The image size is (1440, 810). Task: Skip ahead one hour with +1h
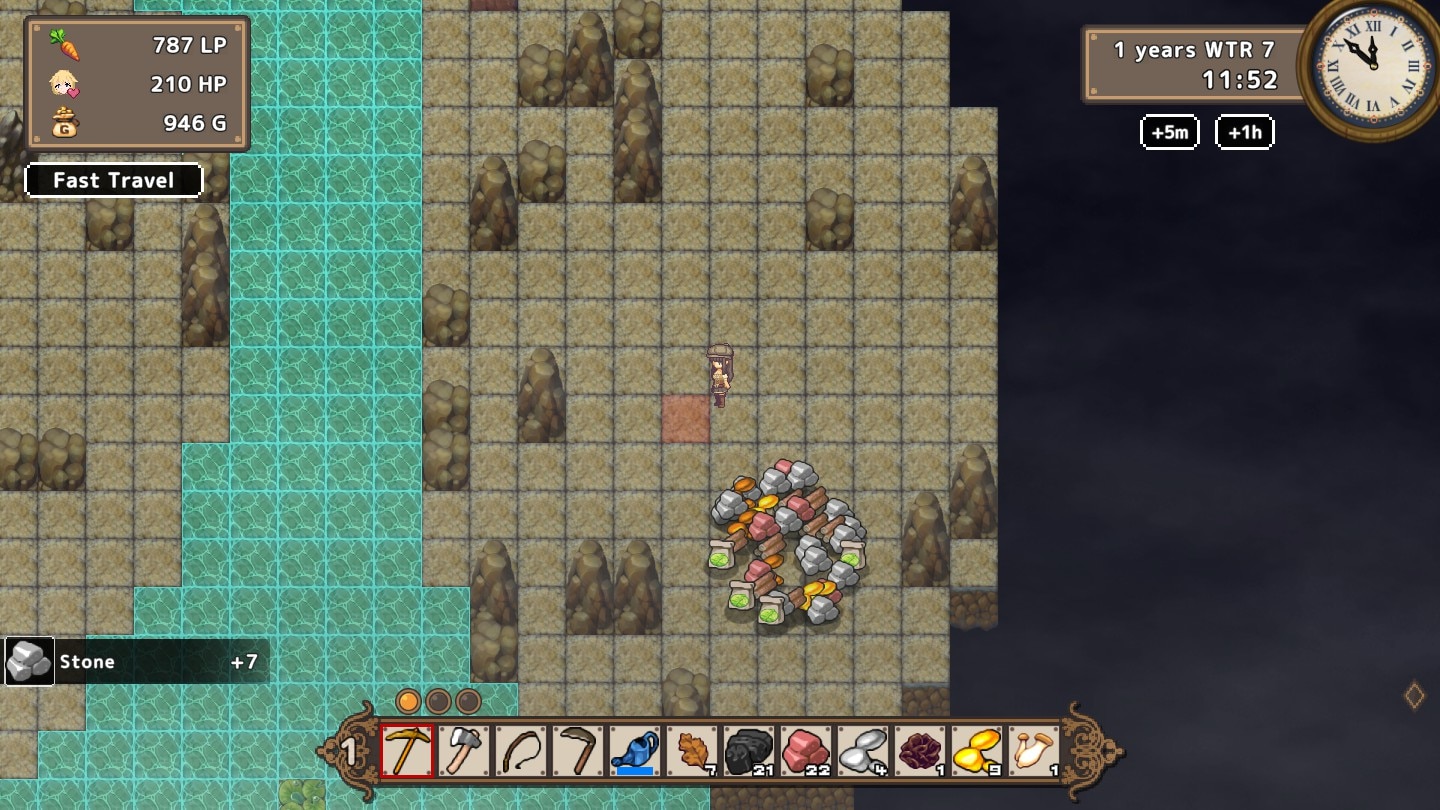1244,132
